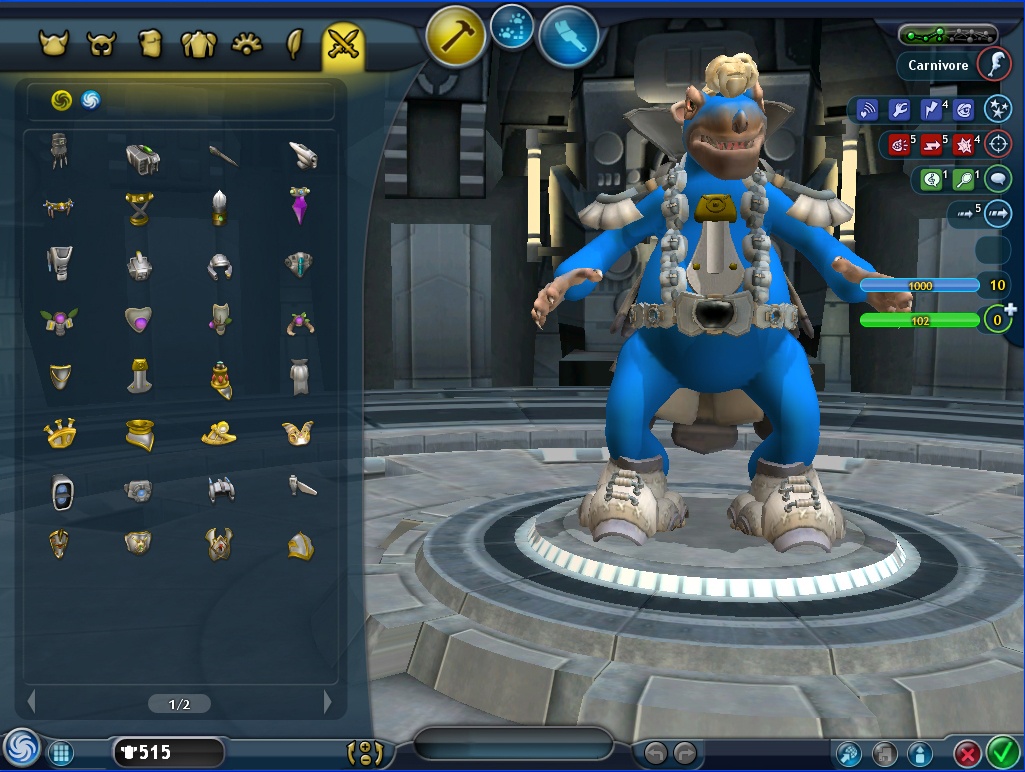
Task: Switch to the paintbrush paint mode
Action: coord(568,38)
